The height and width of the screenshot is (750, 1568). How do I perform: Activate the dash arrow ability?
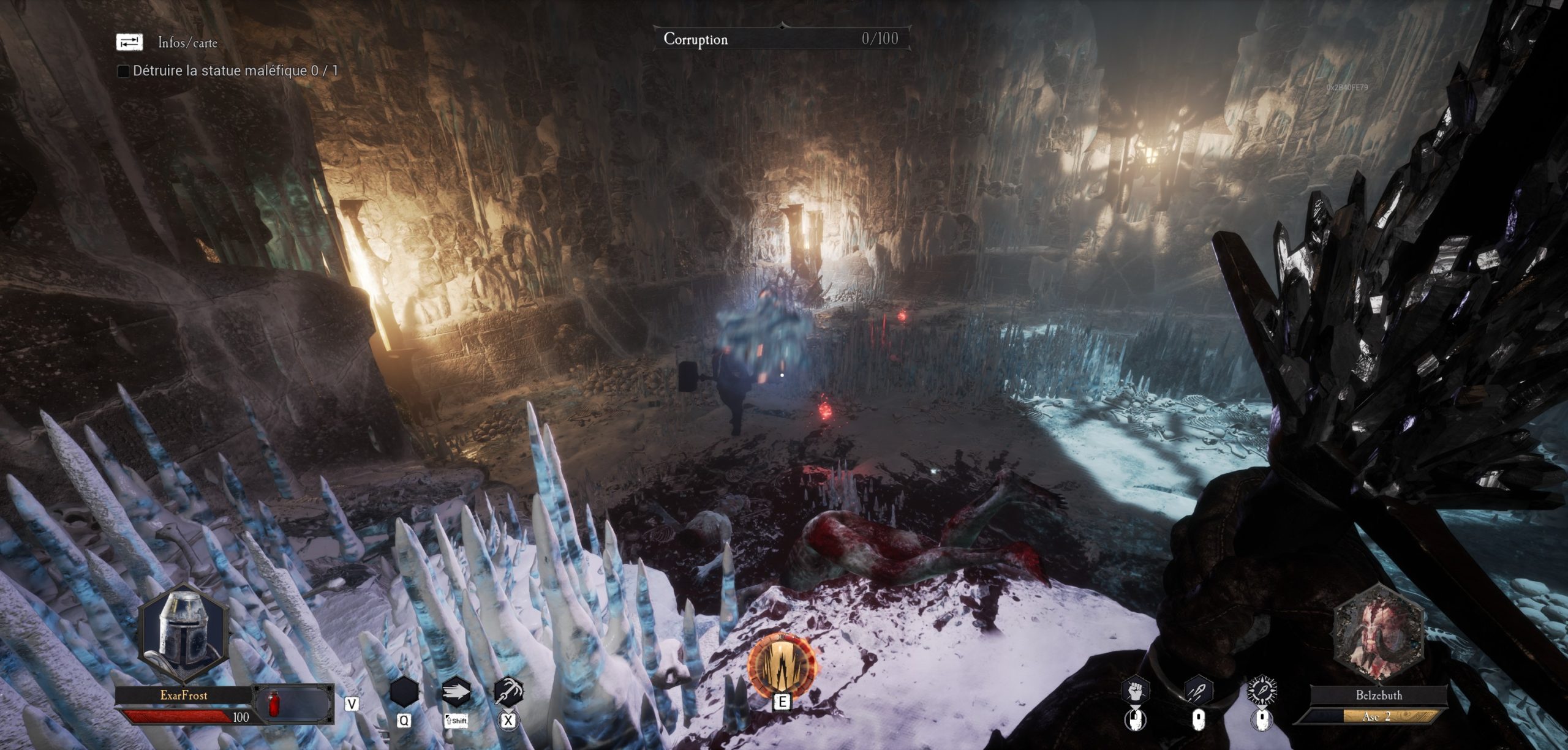(x=456, y=692)
